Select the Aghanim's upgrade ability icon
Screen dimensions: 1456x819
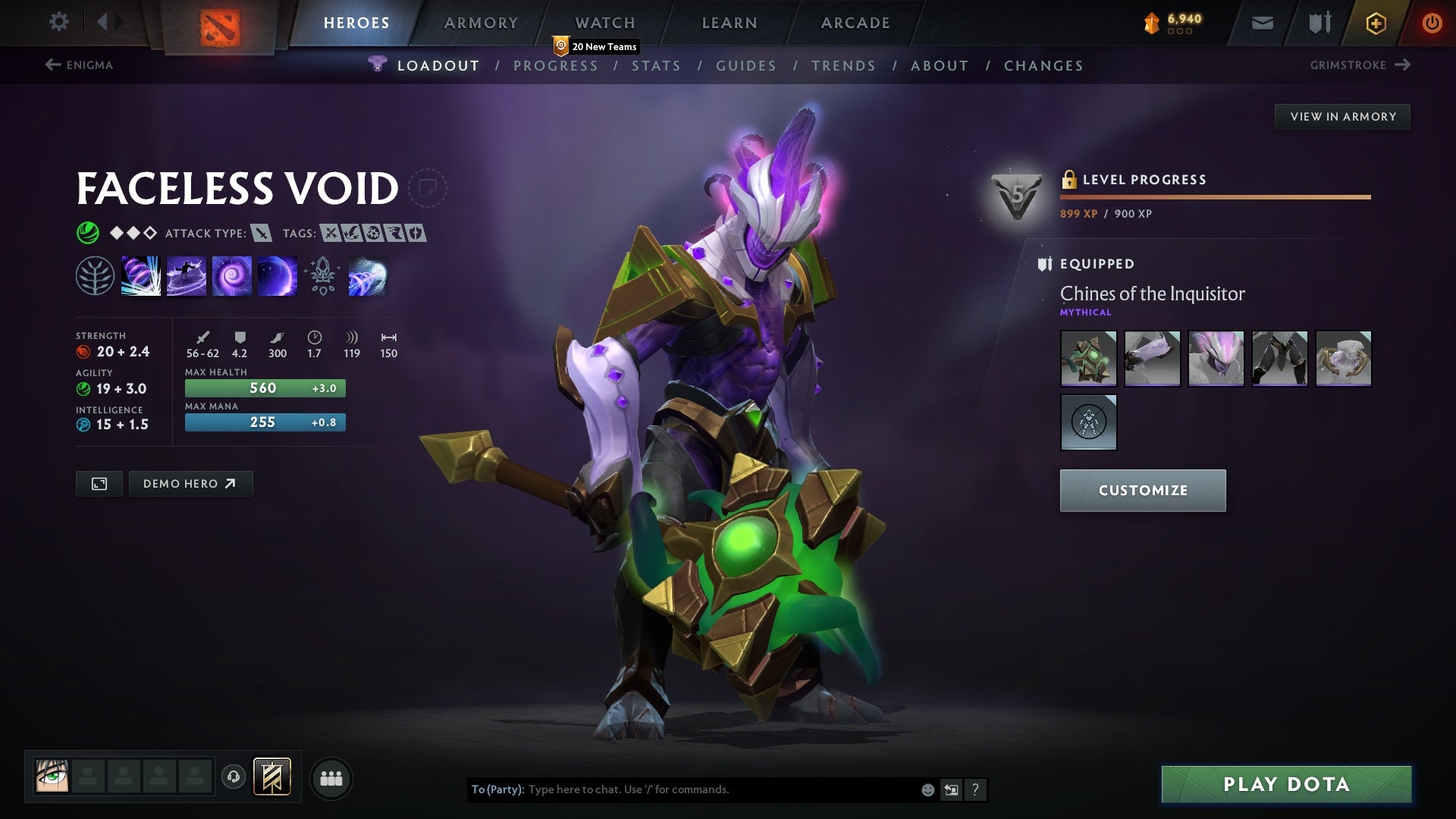[322, 275]
